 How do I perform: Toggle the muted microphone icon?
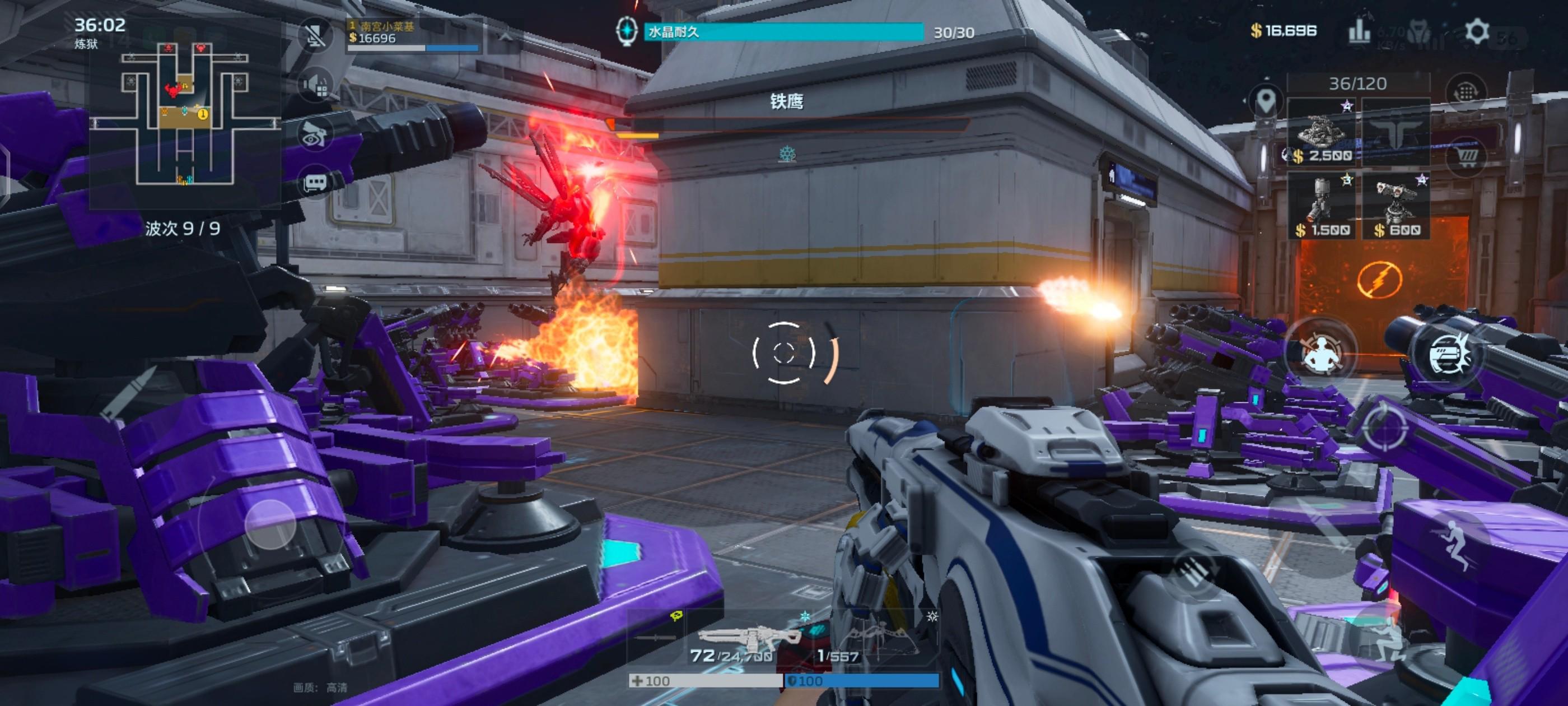coord(315,35)
